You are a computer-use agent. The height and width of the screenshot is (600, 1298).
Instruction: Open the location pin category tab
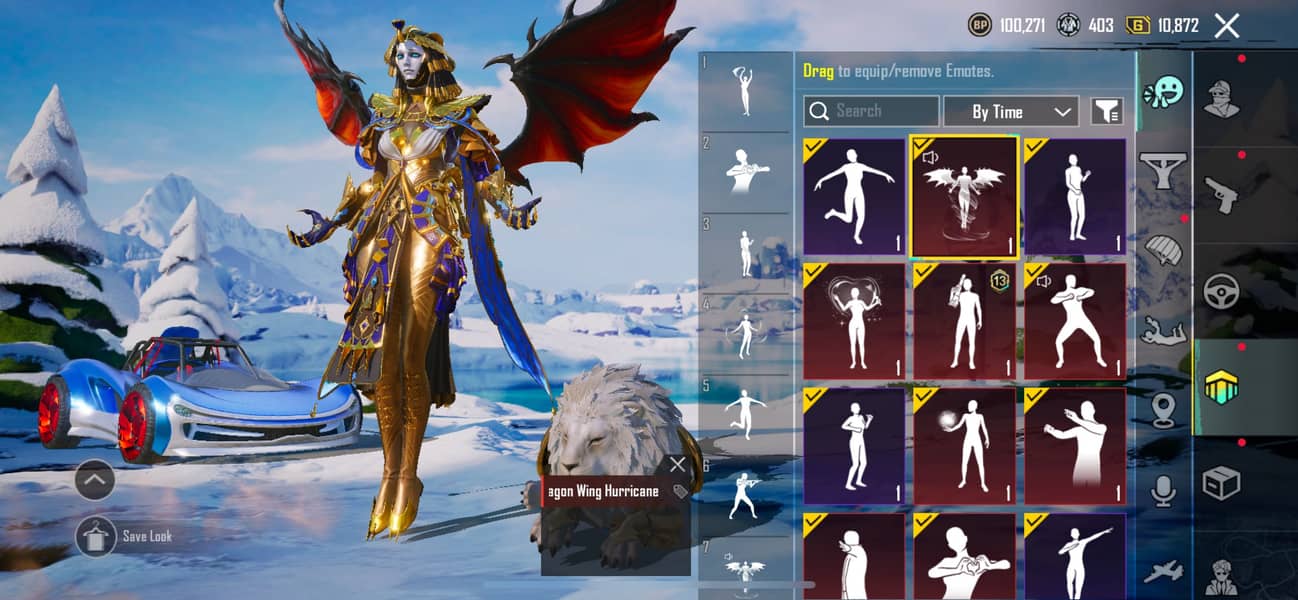click(x=1163, y=410)
